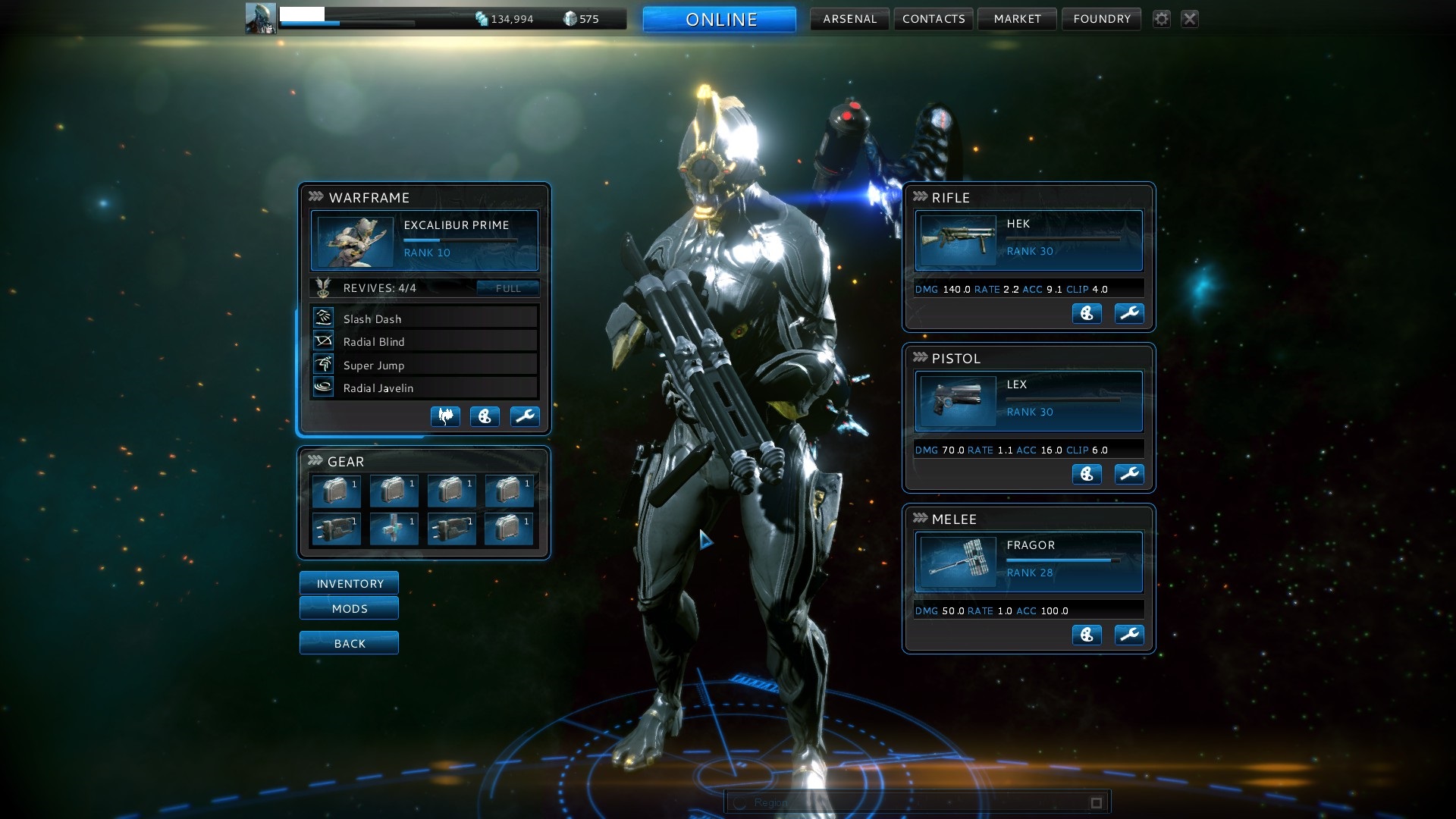Open settings via the gear icon
This screenshot has height=819, width=1456.
1161,19
